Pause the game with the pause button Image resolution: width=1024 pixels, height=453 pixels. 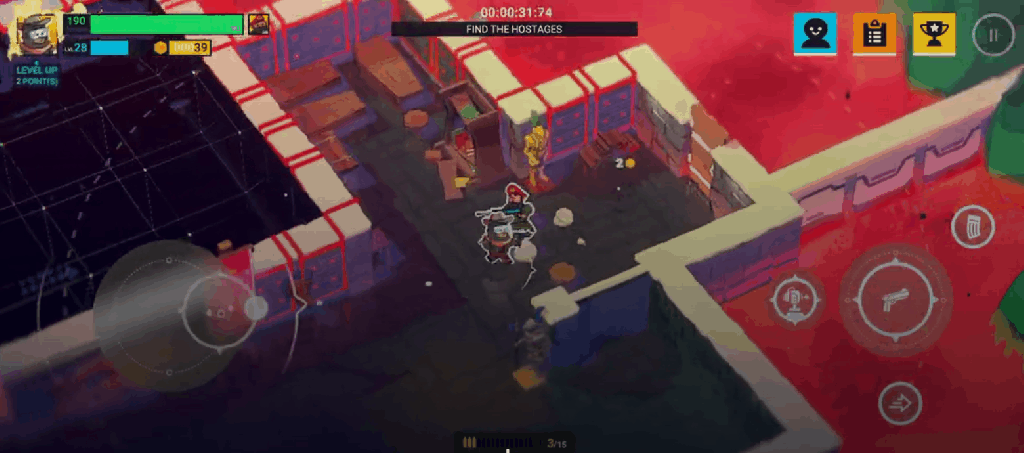992,36
